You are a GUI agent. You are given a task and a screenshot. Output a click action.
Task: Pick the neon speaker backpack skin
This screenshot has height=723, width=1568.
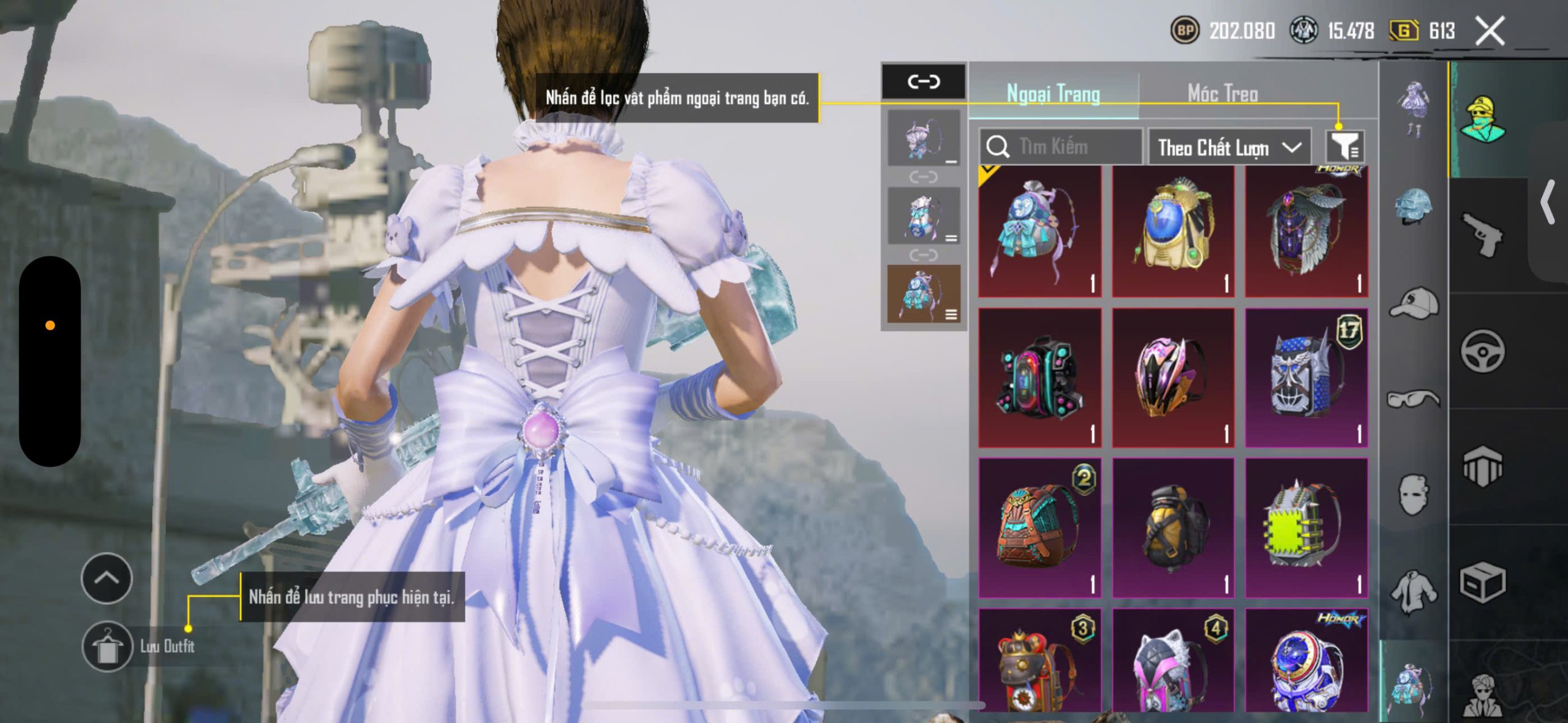point(1039,378)
